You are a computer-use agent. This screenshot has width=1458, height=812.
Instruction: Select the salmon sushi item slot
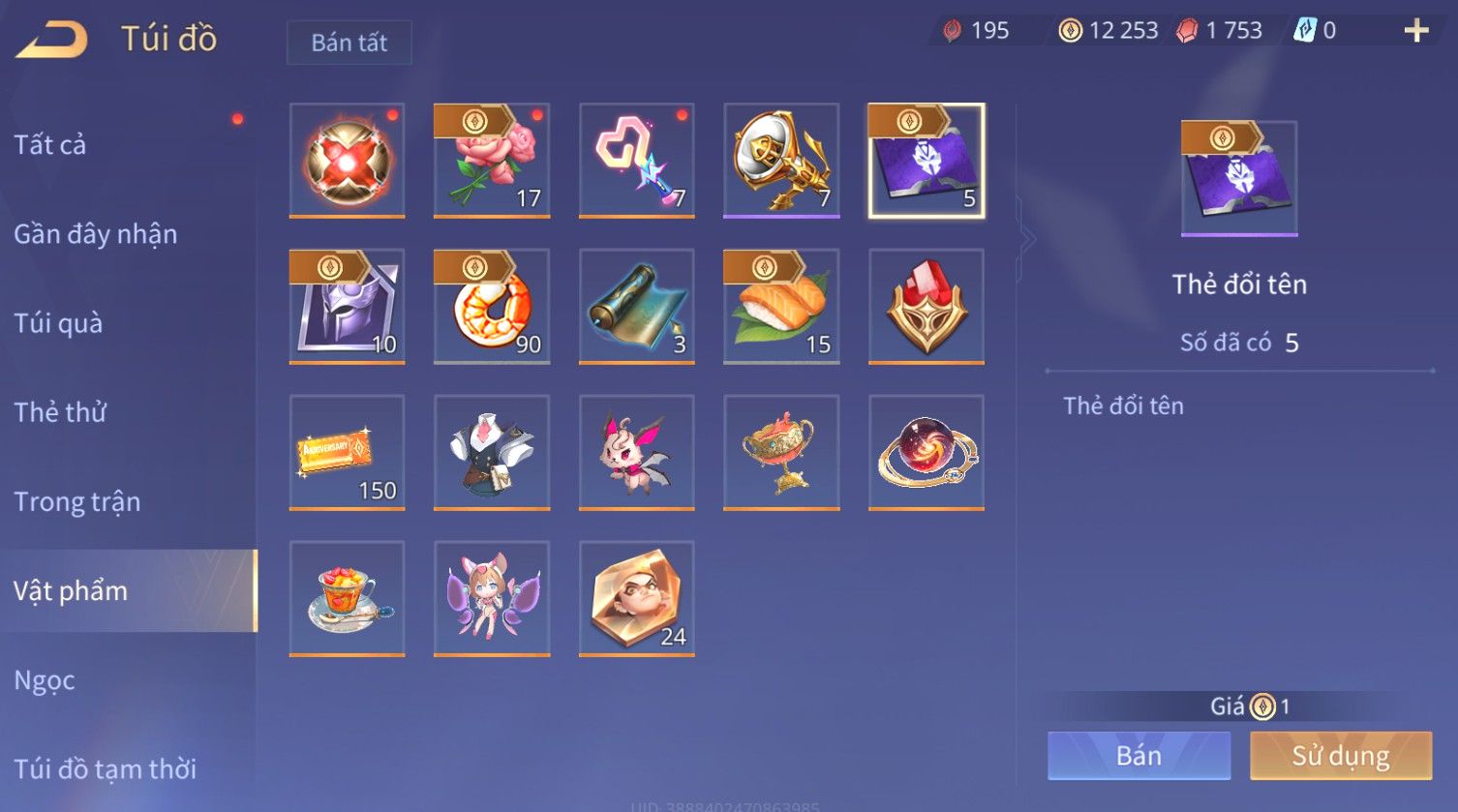tap(781, 306)
